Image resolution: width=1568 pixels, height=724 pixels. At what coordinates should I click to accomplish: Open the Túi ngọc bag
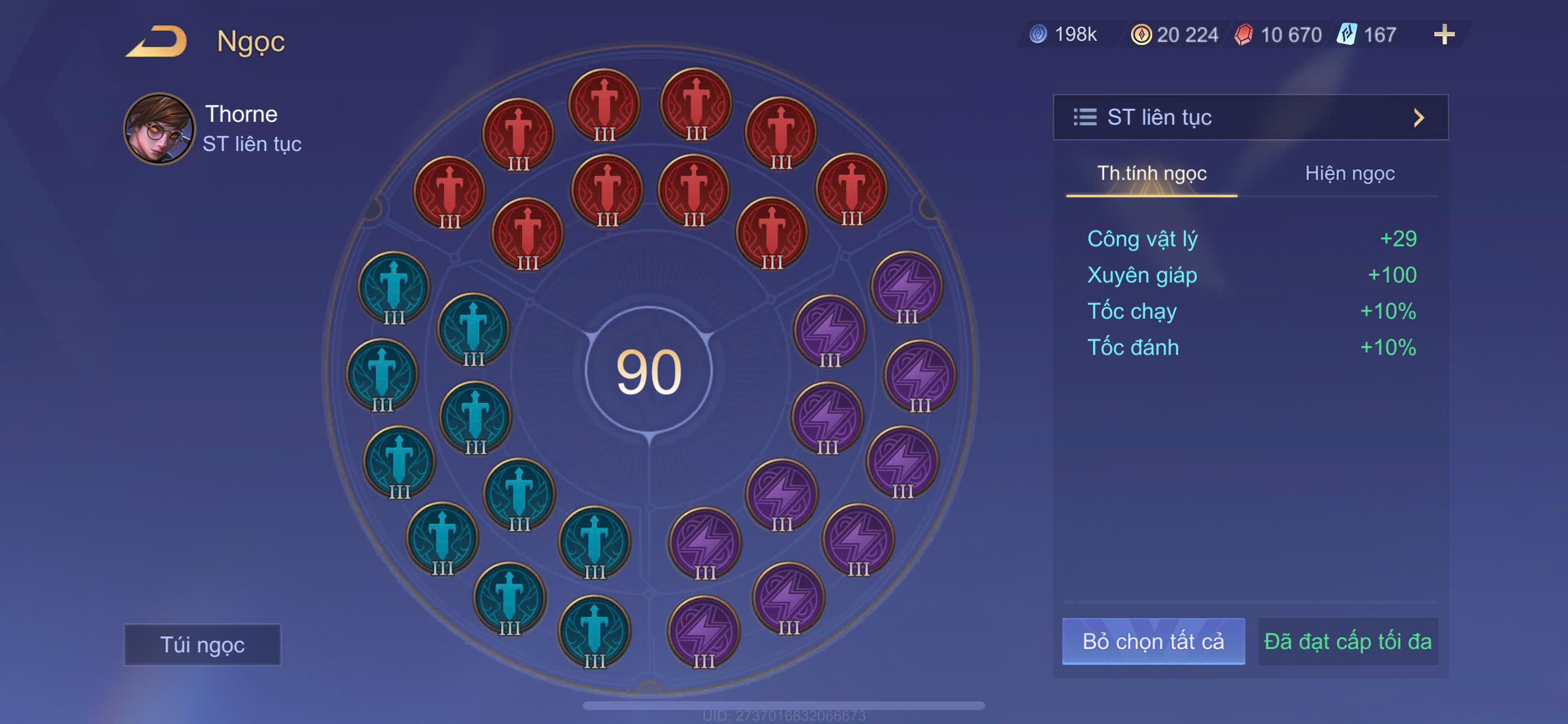point(202,644)
